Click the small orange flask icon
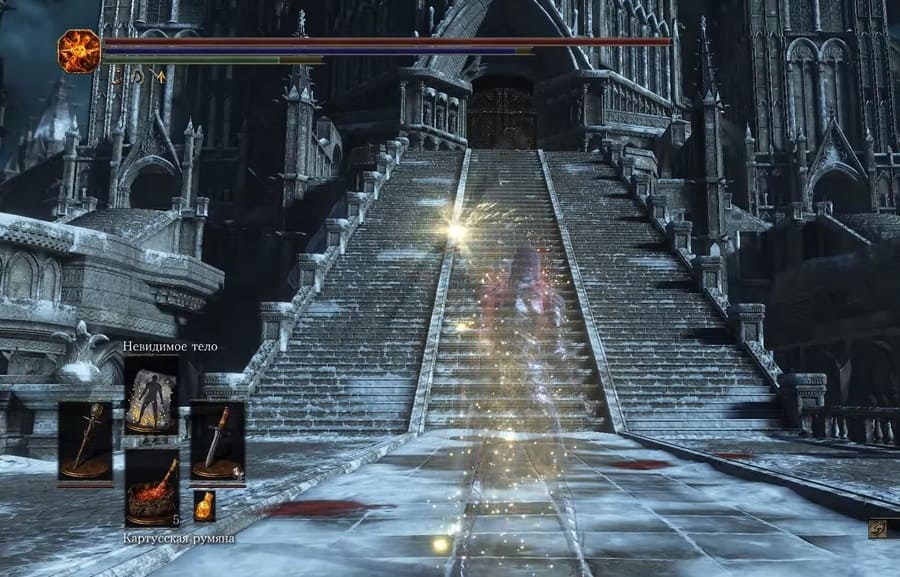This screenshot has width=900, height=577. pos(204,505)
